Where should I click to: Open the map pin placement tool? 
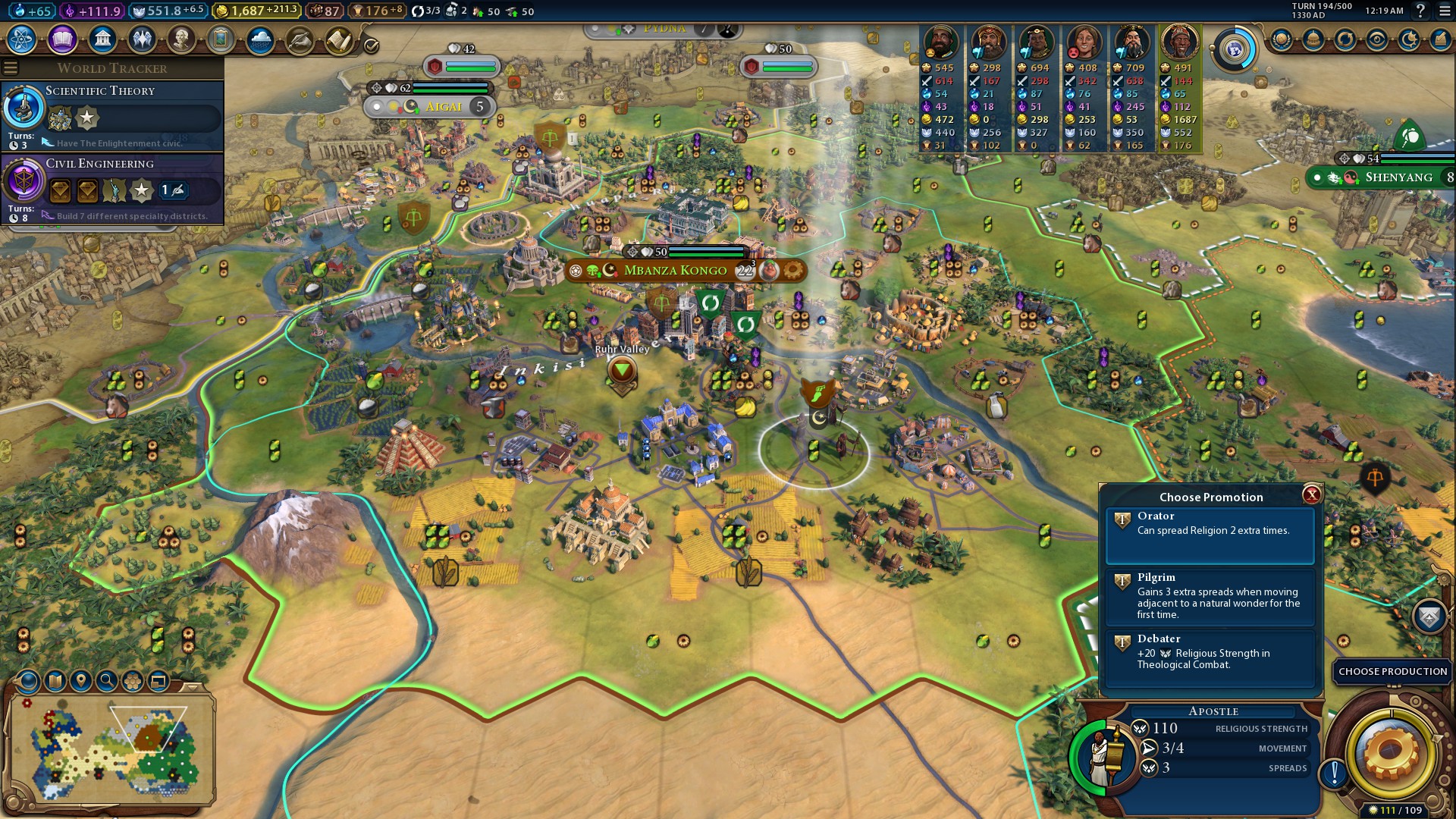pos(81,681)
